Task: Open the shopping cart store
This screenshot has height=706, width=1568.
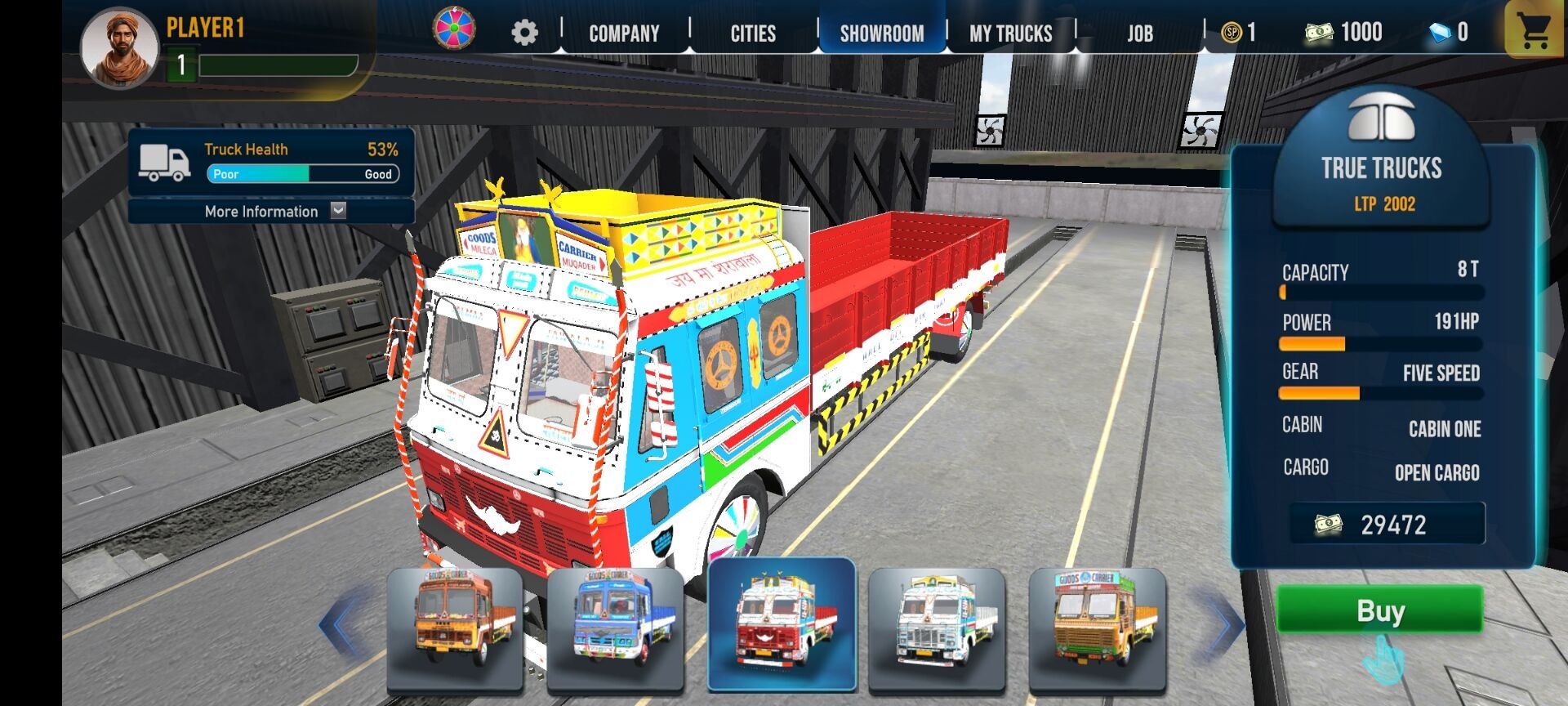Action: point(1535,31)
